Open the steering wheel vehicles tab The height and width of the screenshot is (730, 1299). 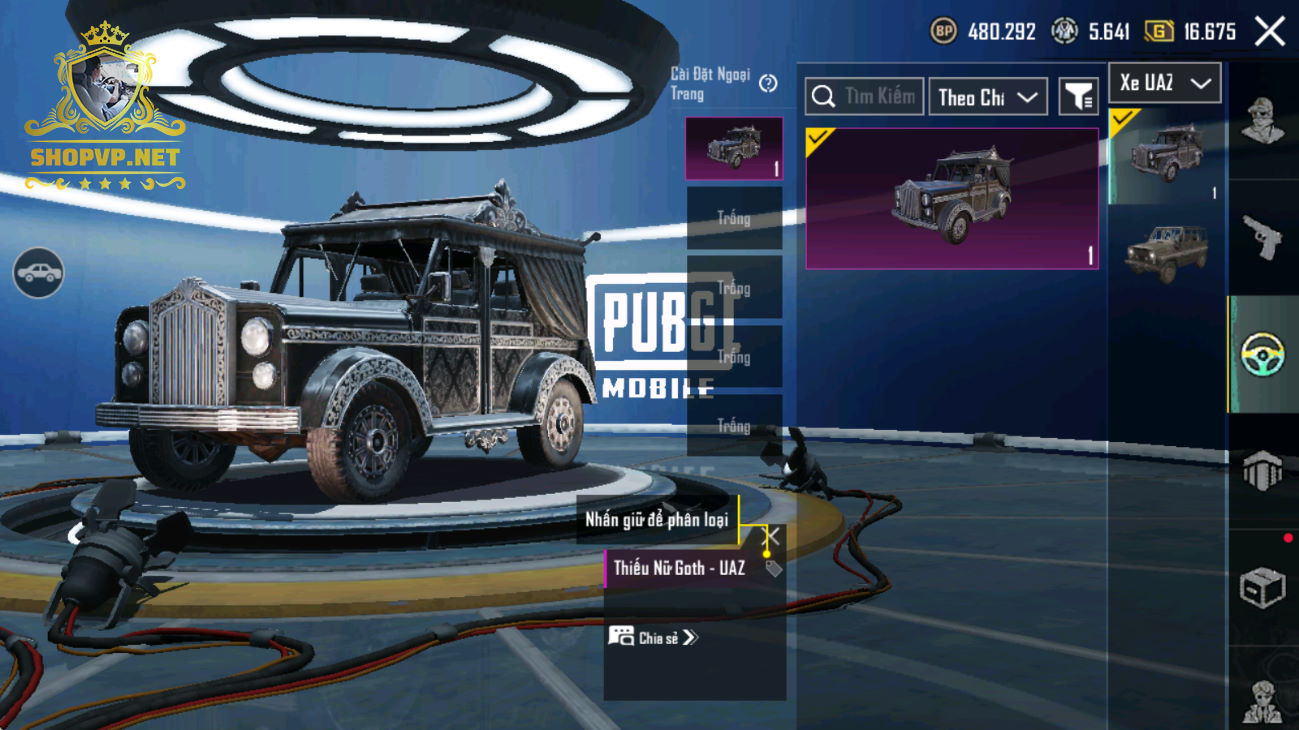1262,355
